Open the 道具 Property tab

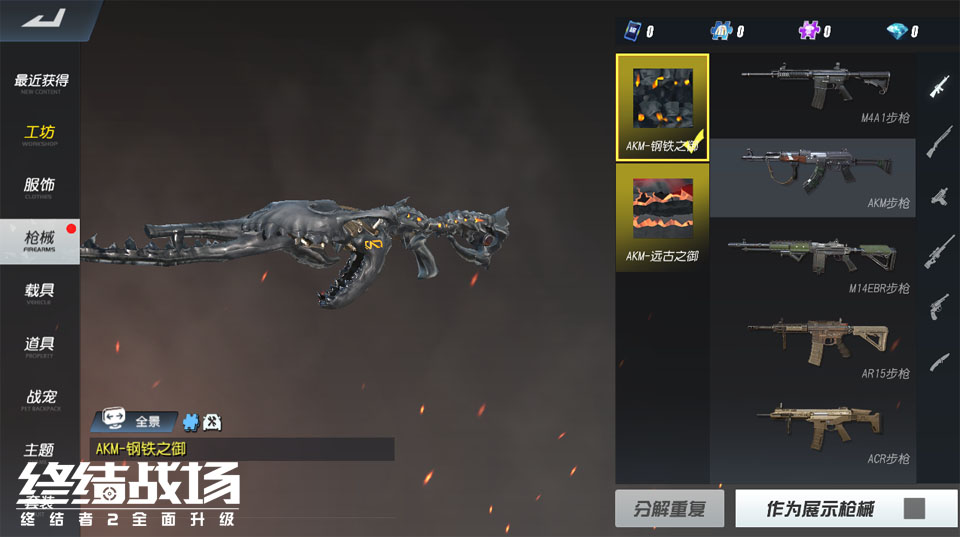40,346
